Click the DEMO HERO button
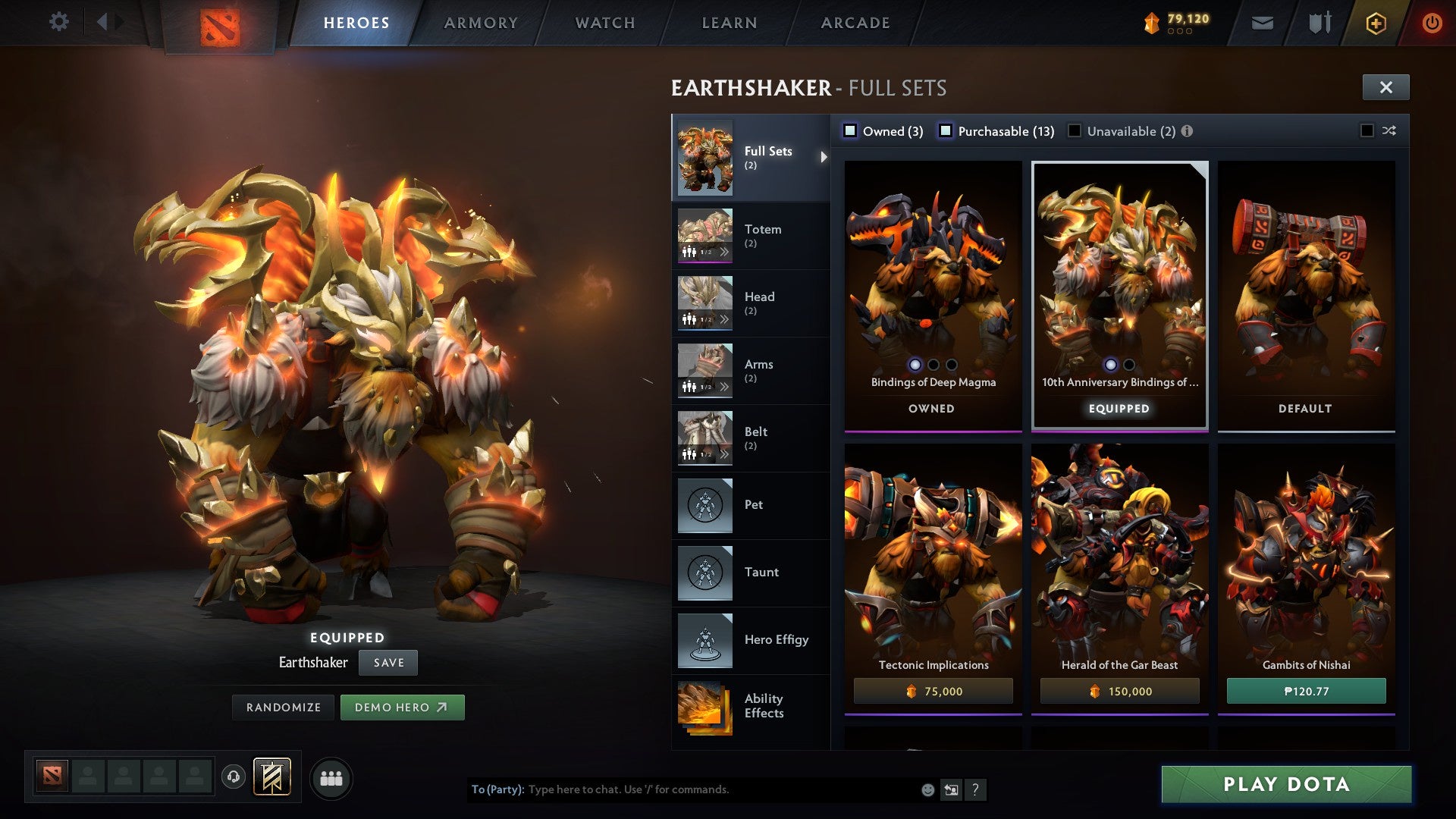Image resolution: width=1456 pixels, height=819 pixels. click(x=403, y=707)
